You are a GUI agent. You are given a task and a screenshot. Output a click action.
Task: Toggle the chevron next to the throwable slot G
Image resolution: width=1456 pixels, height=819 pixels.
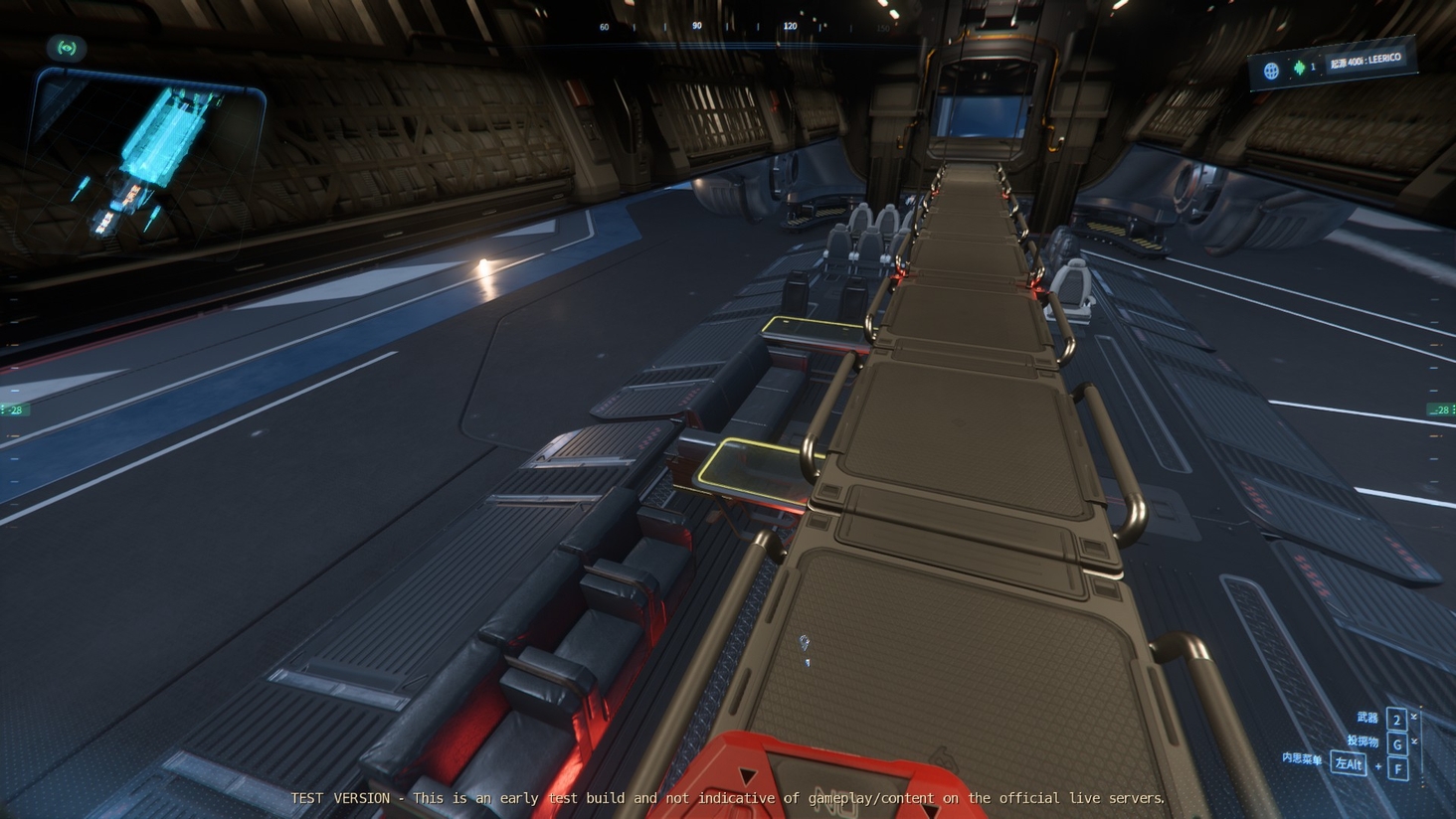click(x=1414, y=740)
